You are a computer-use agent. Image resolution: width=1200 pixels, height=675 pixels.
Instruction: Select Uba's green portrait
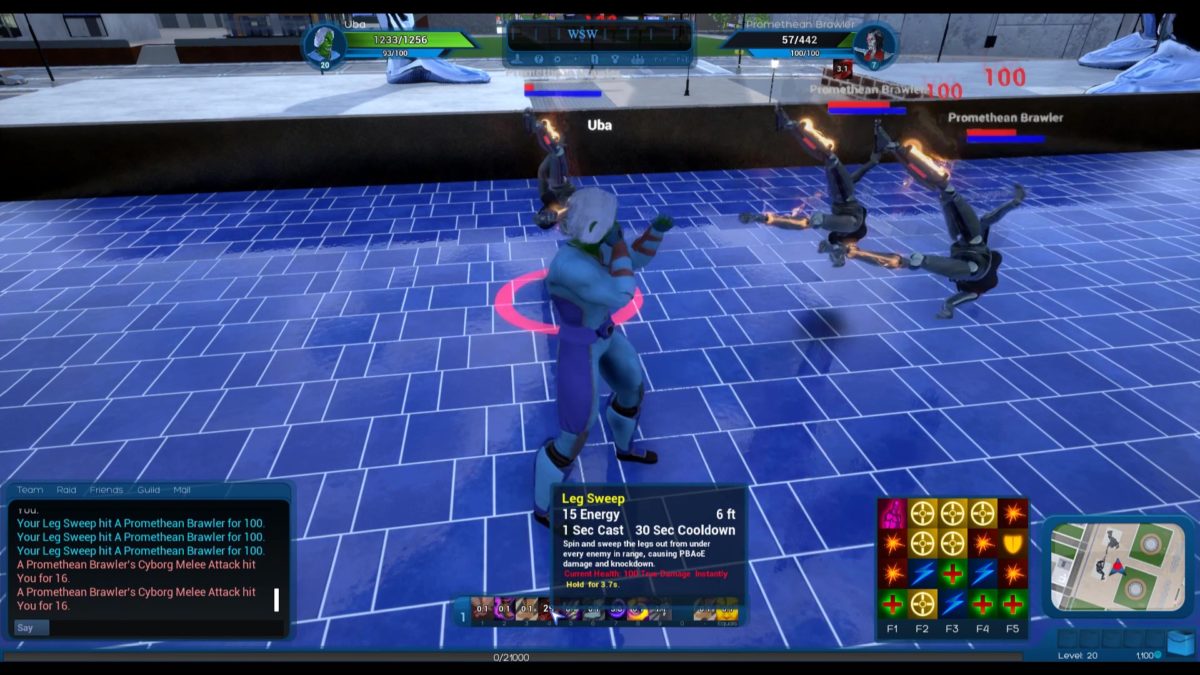[322, 43]
